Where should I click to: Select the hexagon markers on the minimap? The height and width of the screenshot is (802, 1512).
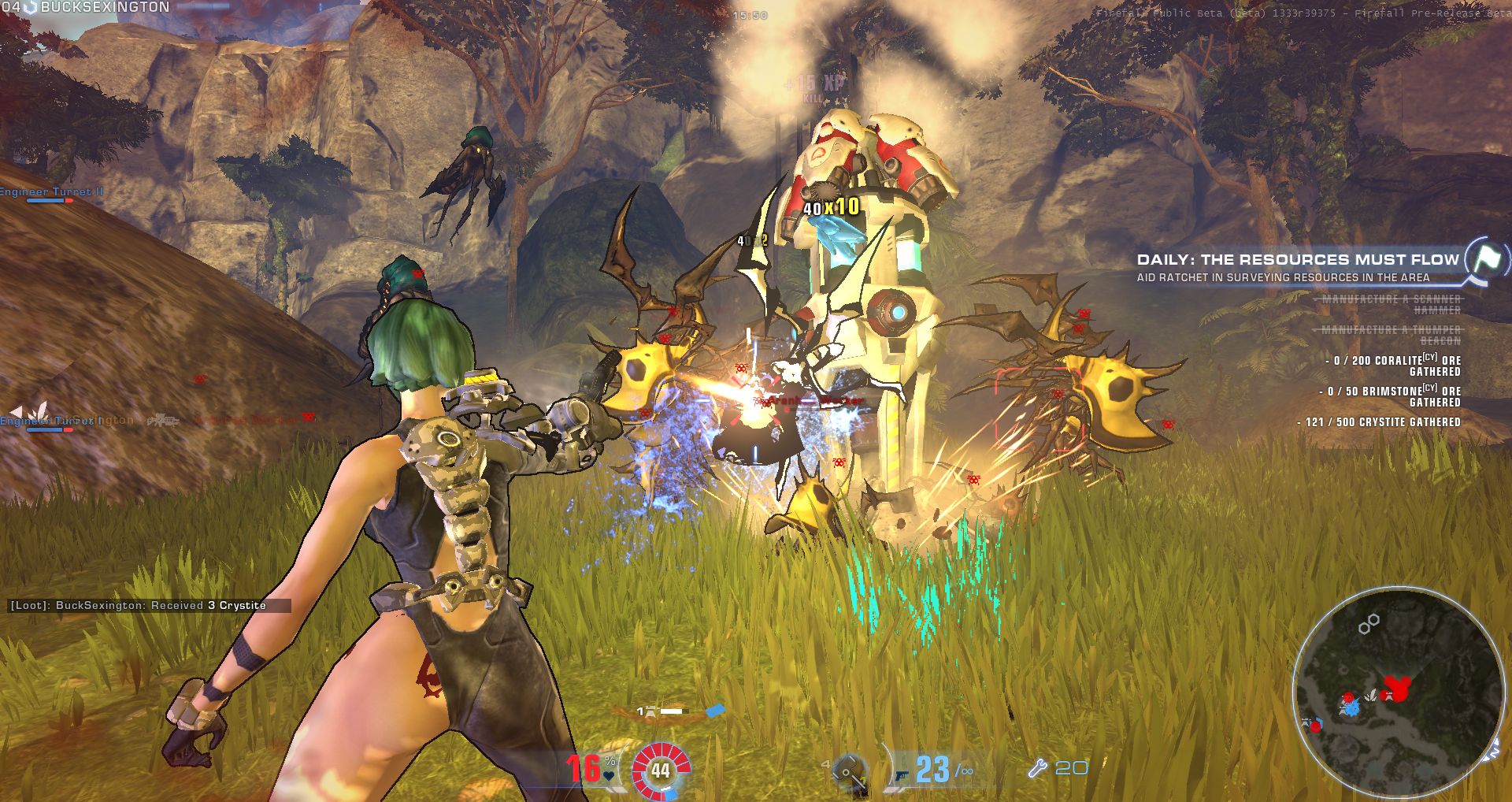(1369, 624)
